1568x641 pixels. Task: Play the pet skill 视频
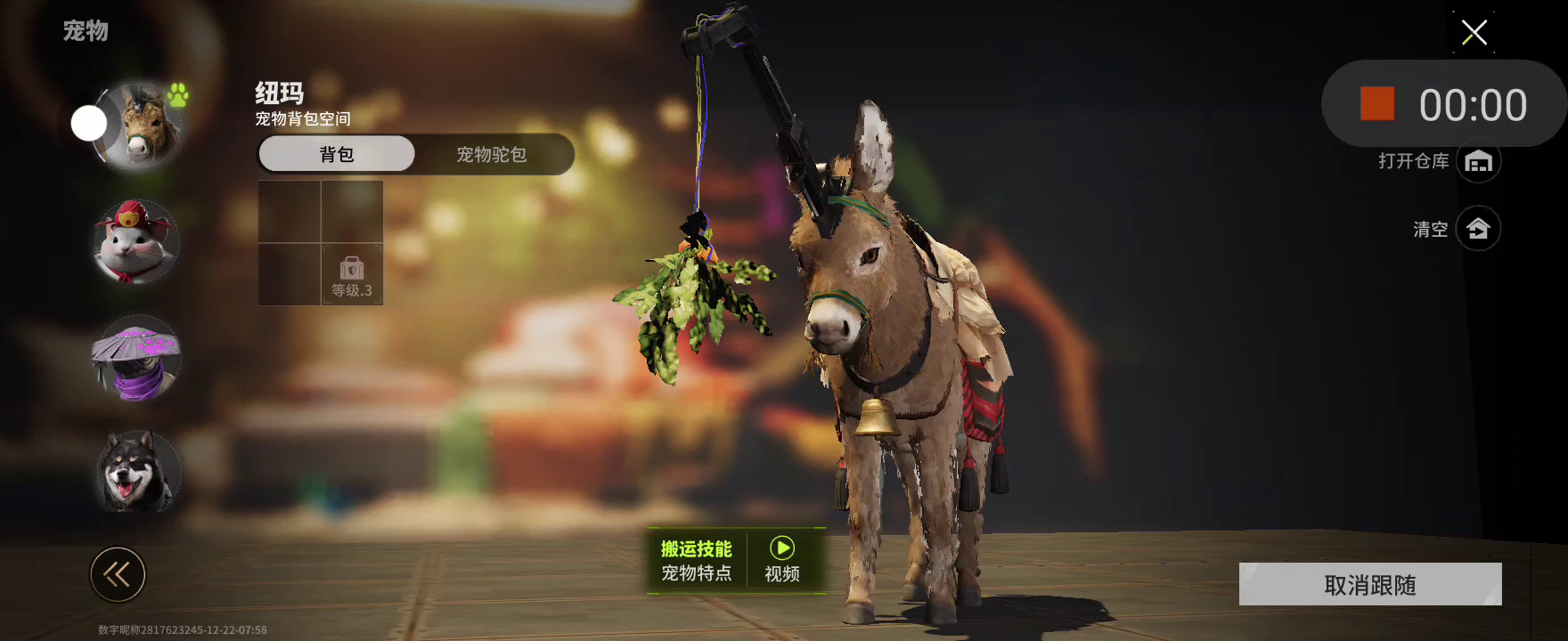[x=781, y=560]
